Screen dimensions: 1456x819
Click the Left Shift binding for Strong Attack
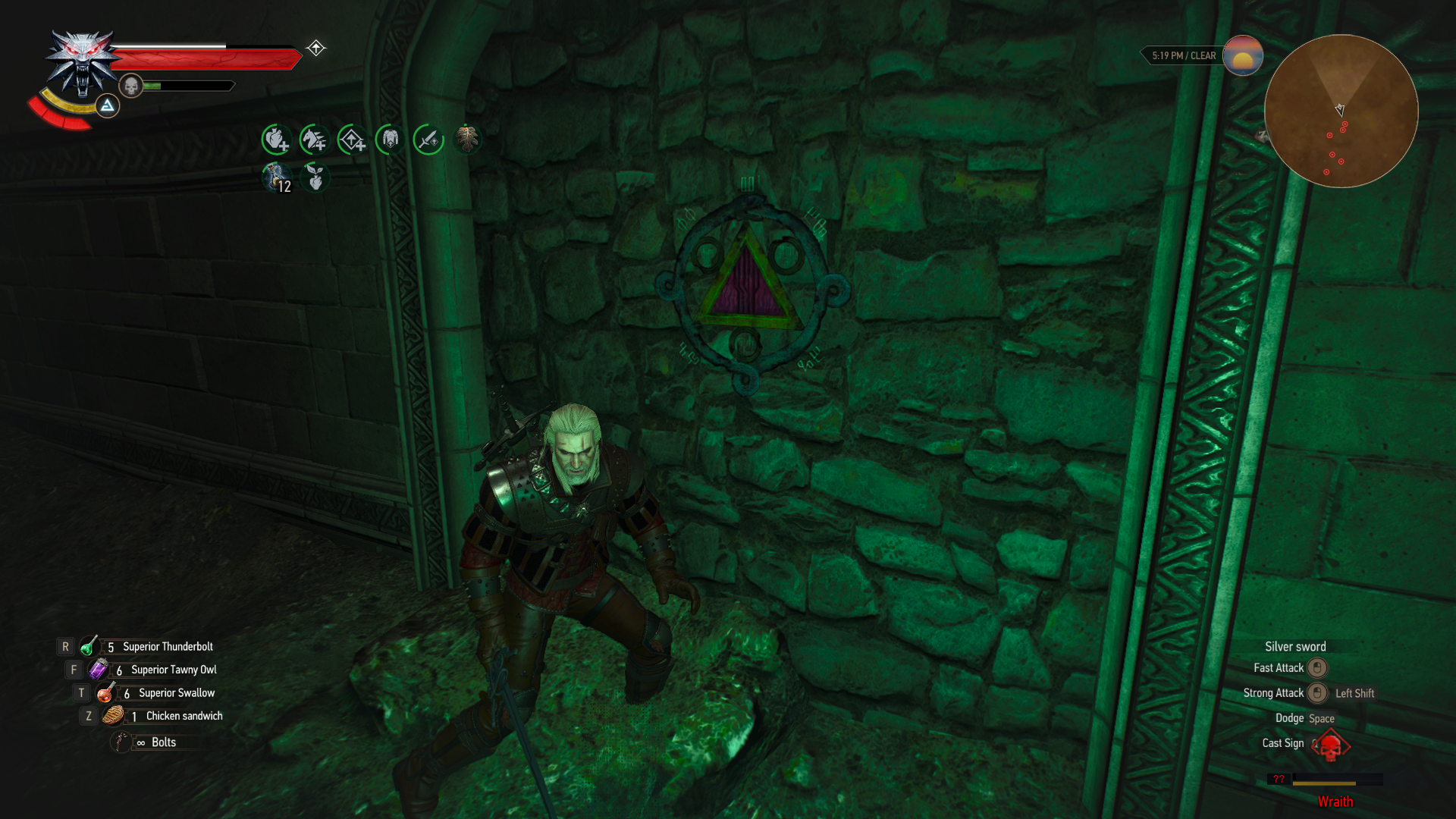click(1354, 692)
